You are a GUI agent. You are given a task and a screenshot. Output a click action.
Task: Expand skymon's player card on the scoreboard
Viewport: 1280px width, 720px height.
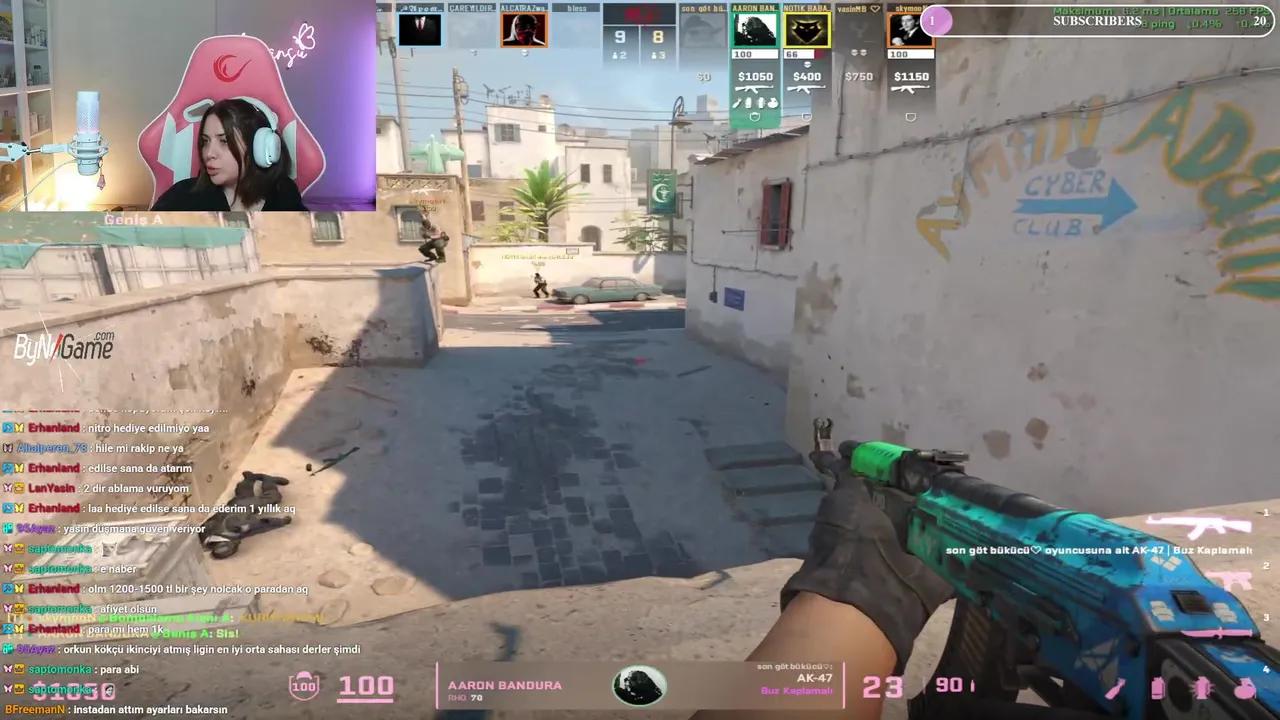point(910,31)
